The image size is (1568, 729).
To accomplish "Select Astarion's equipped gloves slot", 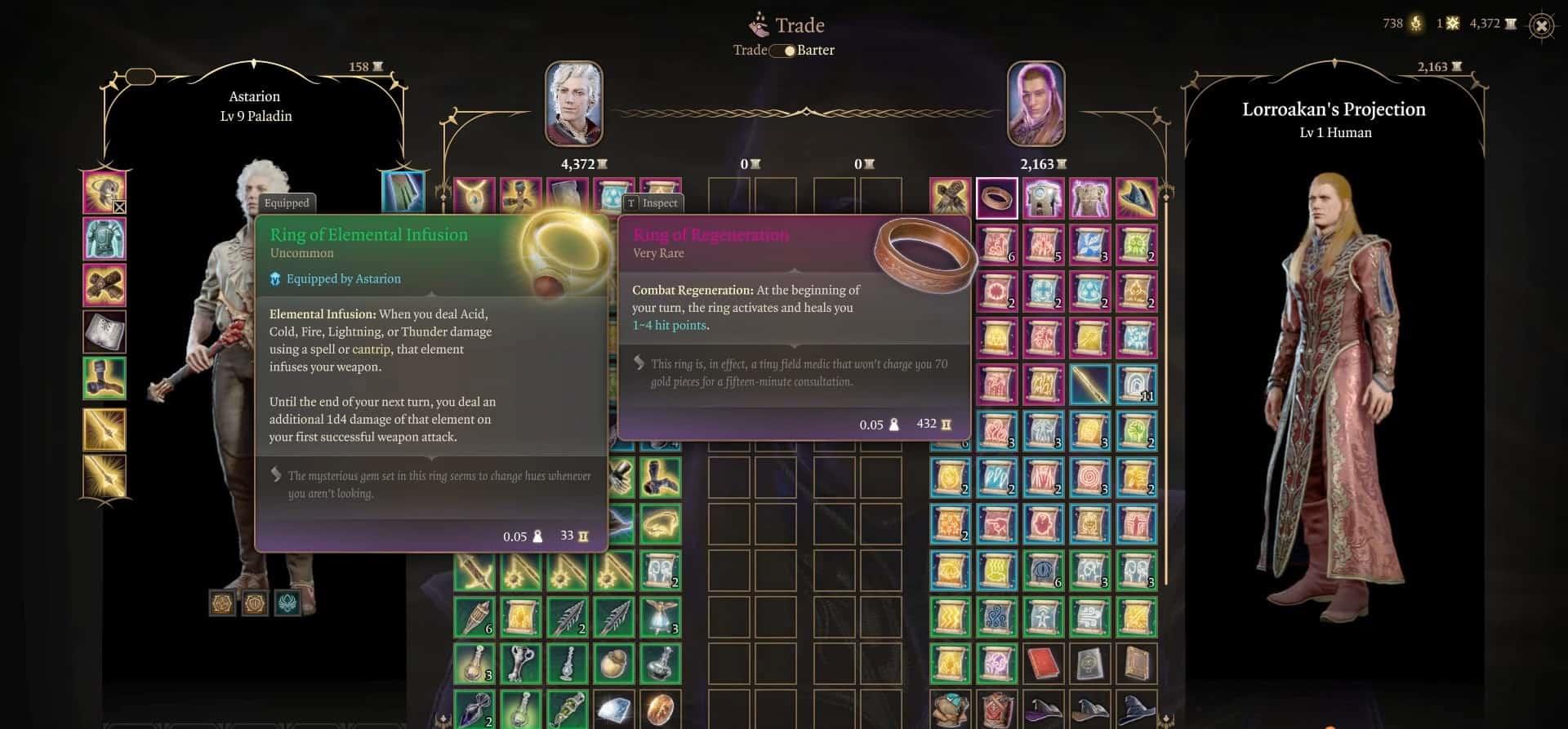I will [x=105, y=285].
